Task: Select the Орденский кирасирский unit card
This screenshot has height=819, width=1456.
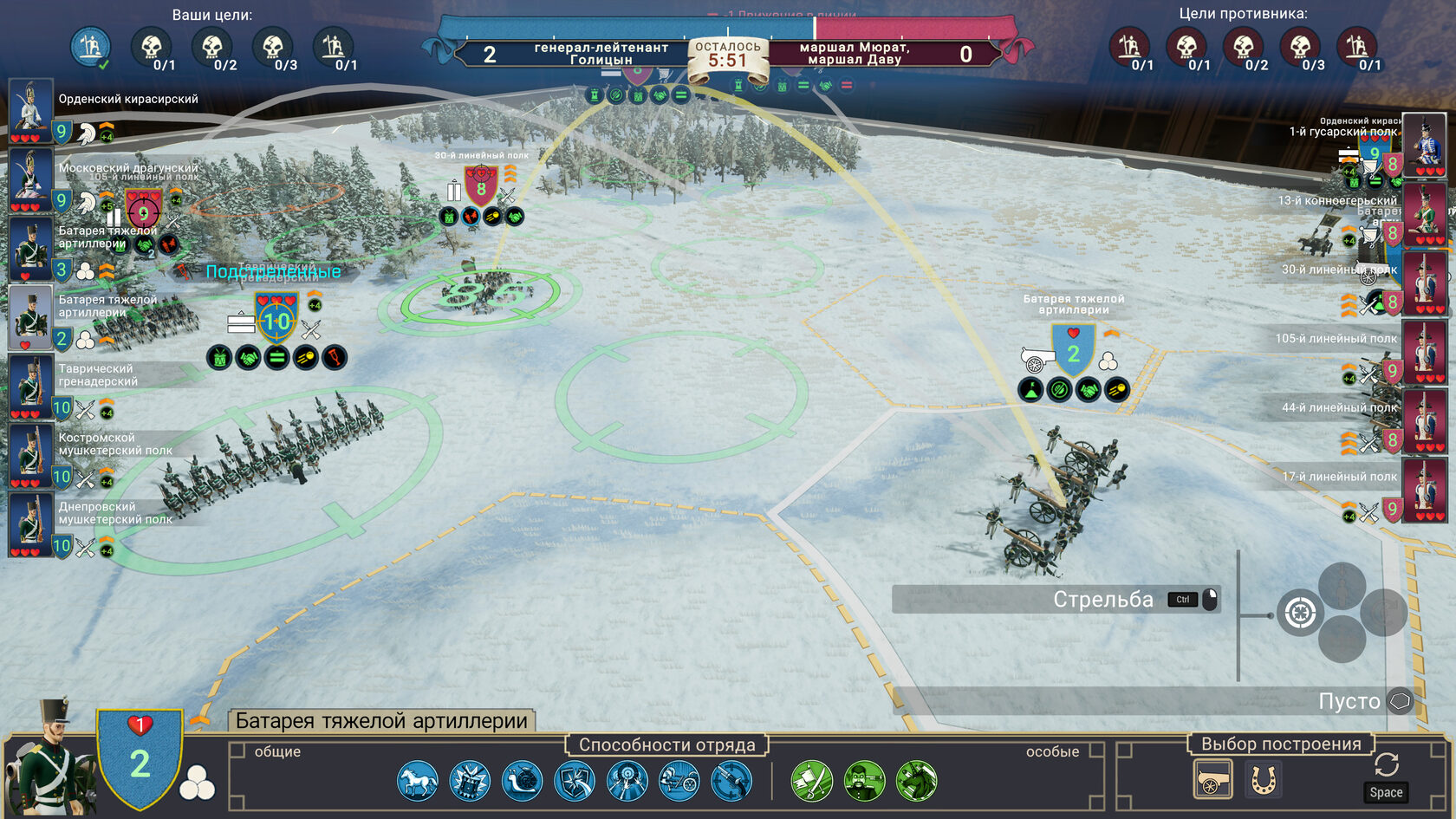Action: 31,110
